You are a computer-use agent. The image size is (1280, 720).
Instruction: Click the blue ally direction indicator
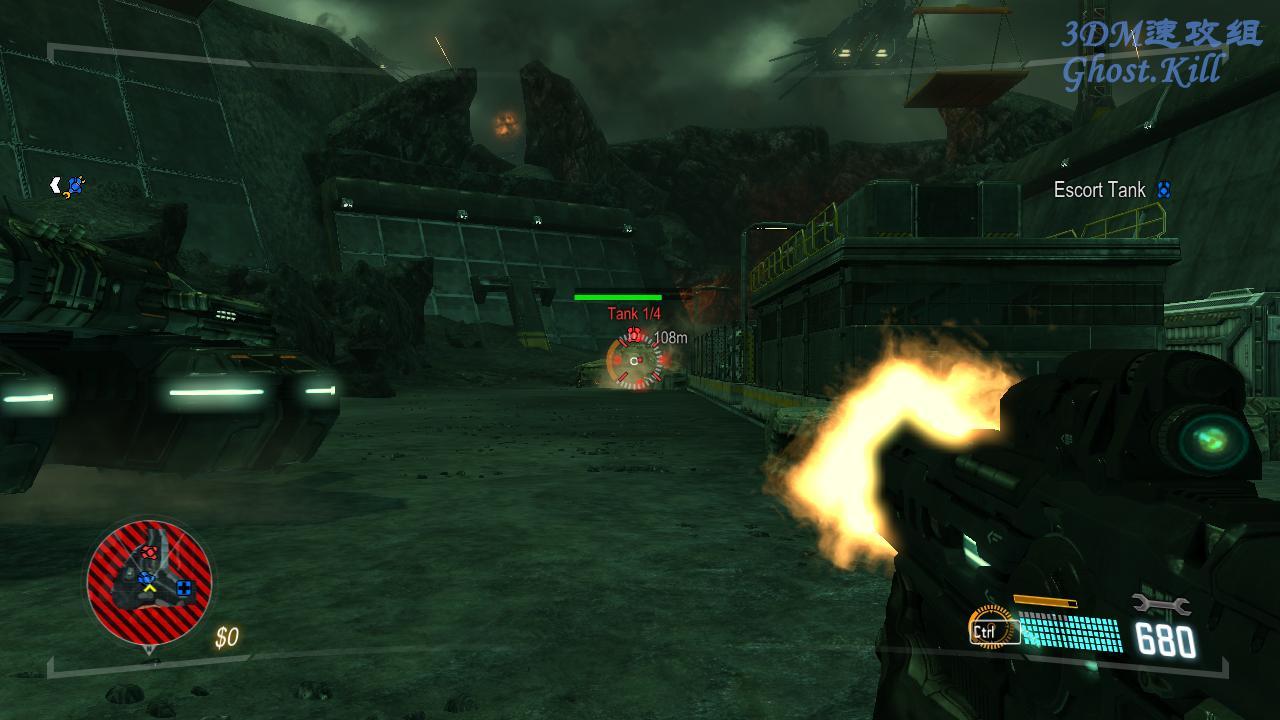click(x=70, y=185)
